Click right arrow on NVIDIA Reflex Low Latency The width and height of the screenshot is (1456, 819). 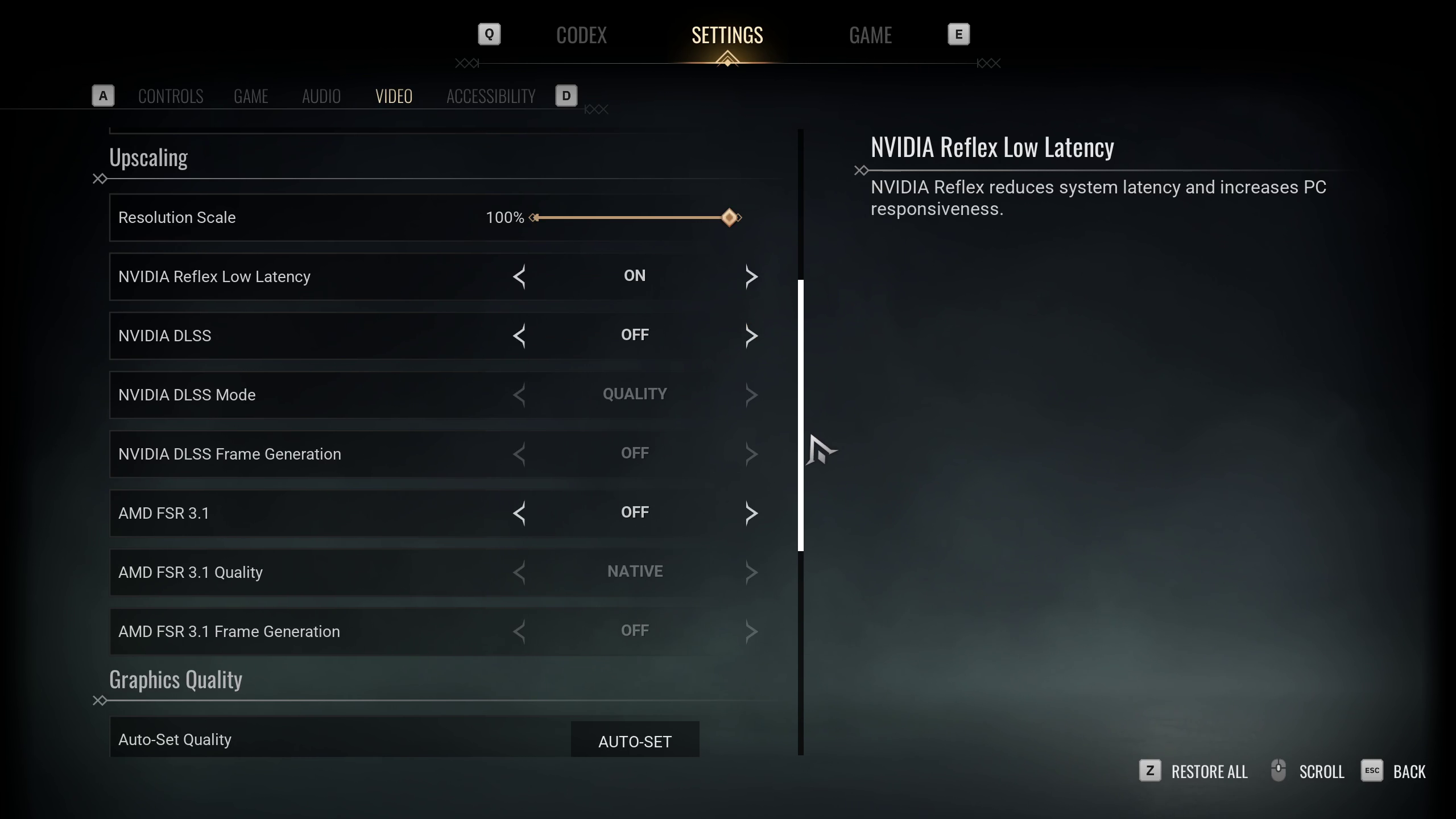(751, 277)
